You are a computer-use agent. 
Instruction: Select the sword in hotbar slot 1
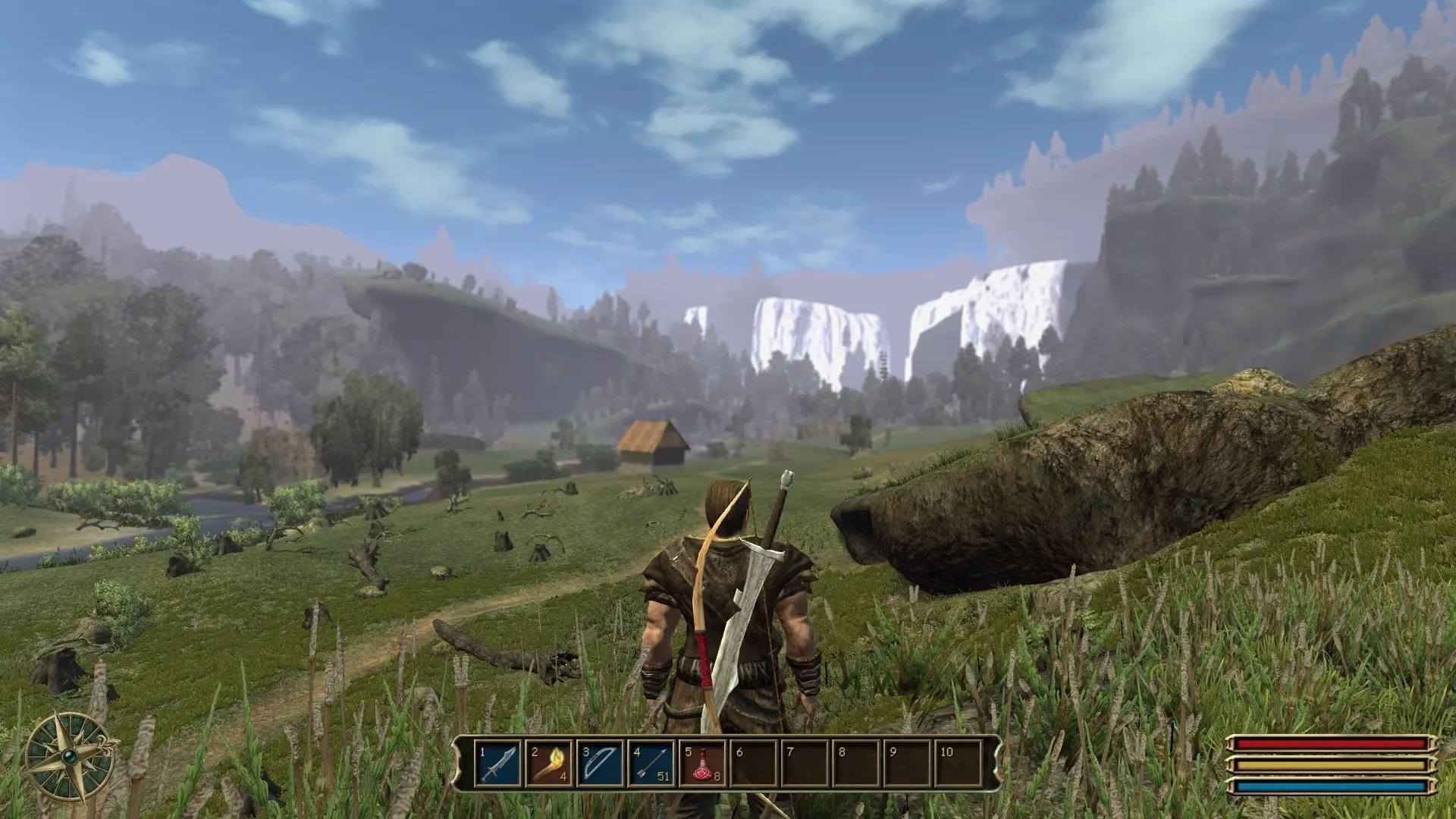tap(498, 764)
